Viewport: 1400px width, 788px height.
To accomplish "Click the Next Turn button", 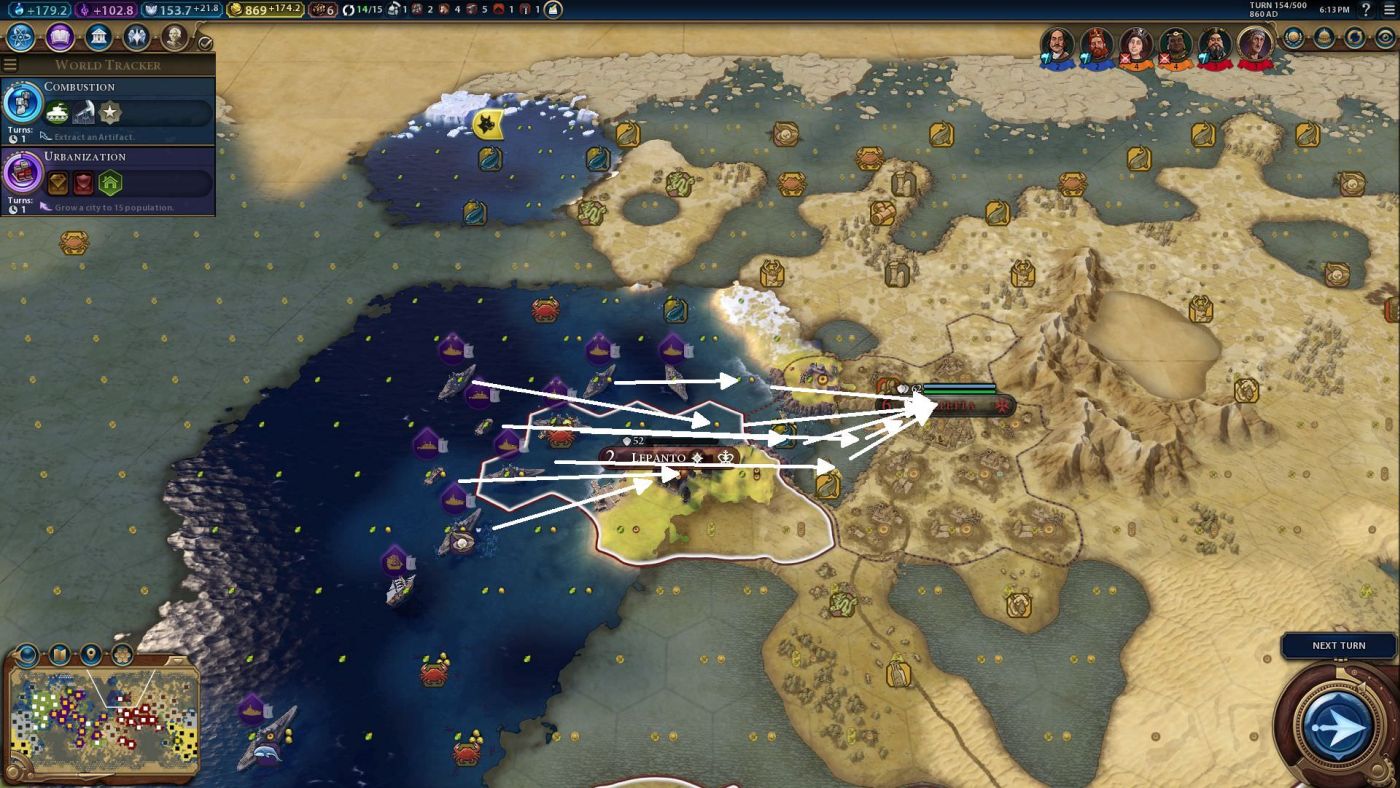I will (1338, 724).
